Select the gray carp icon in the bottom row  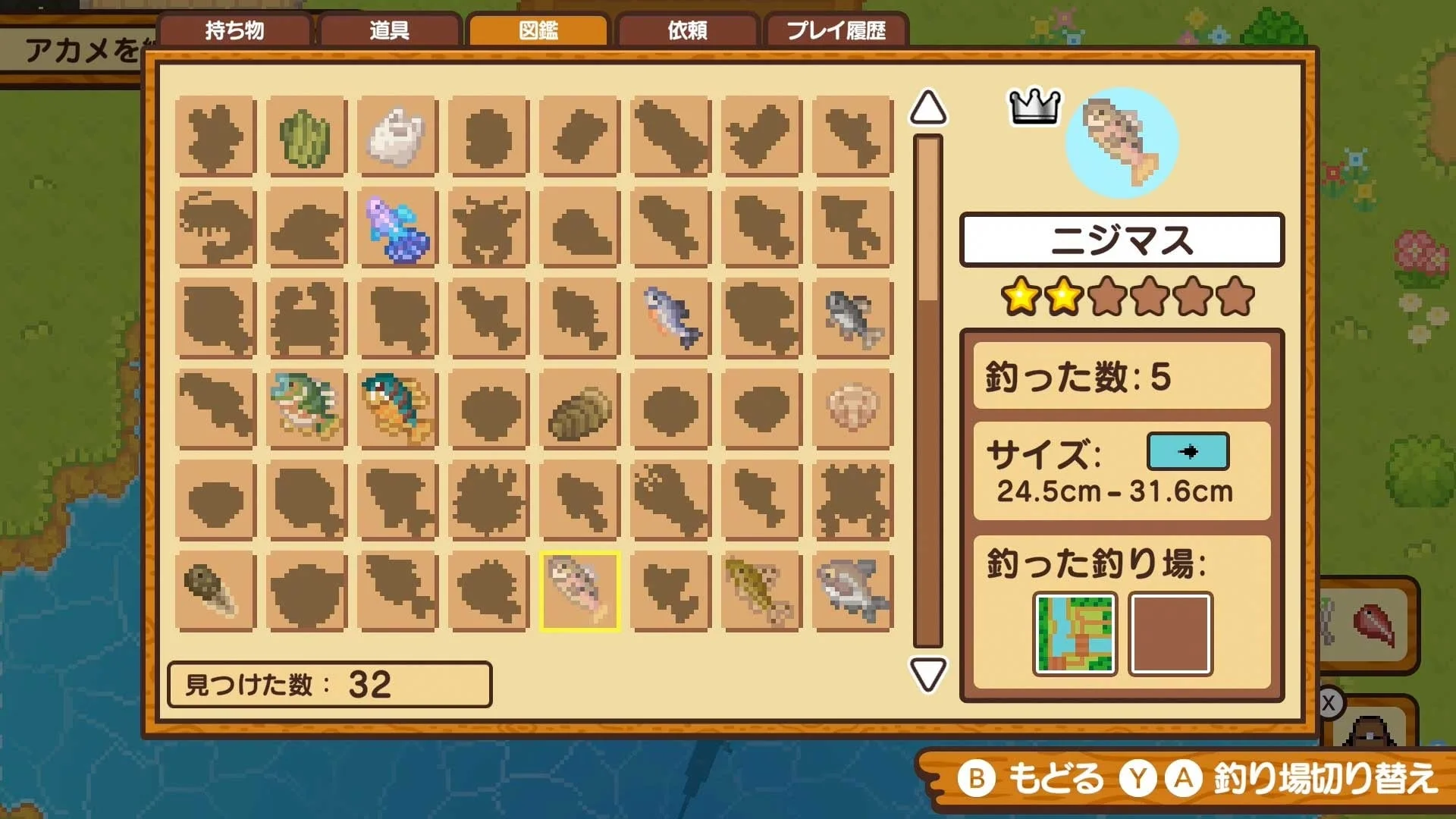click(x=853, y=591)
